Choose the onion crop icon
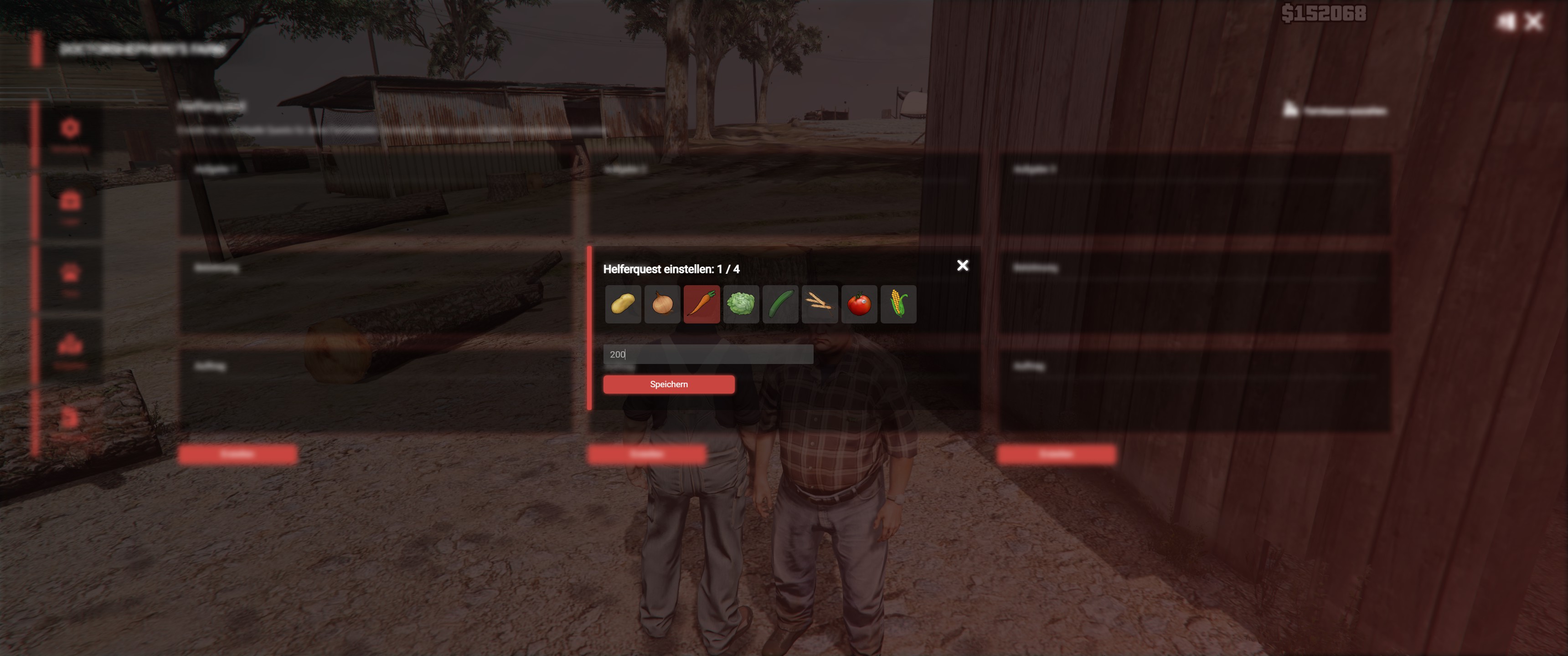Image resolution: width=1568 pixels, height=656 pixels. click(x=662, y=304)
